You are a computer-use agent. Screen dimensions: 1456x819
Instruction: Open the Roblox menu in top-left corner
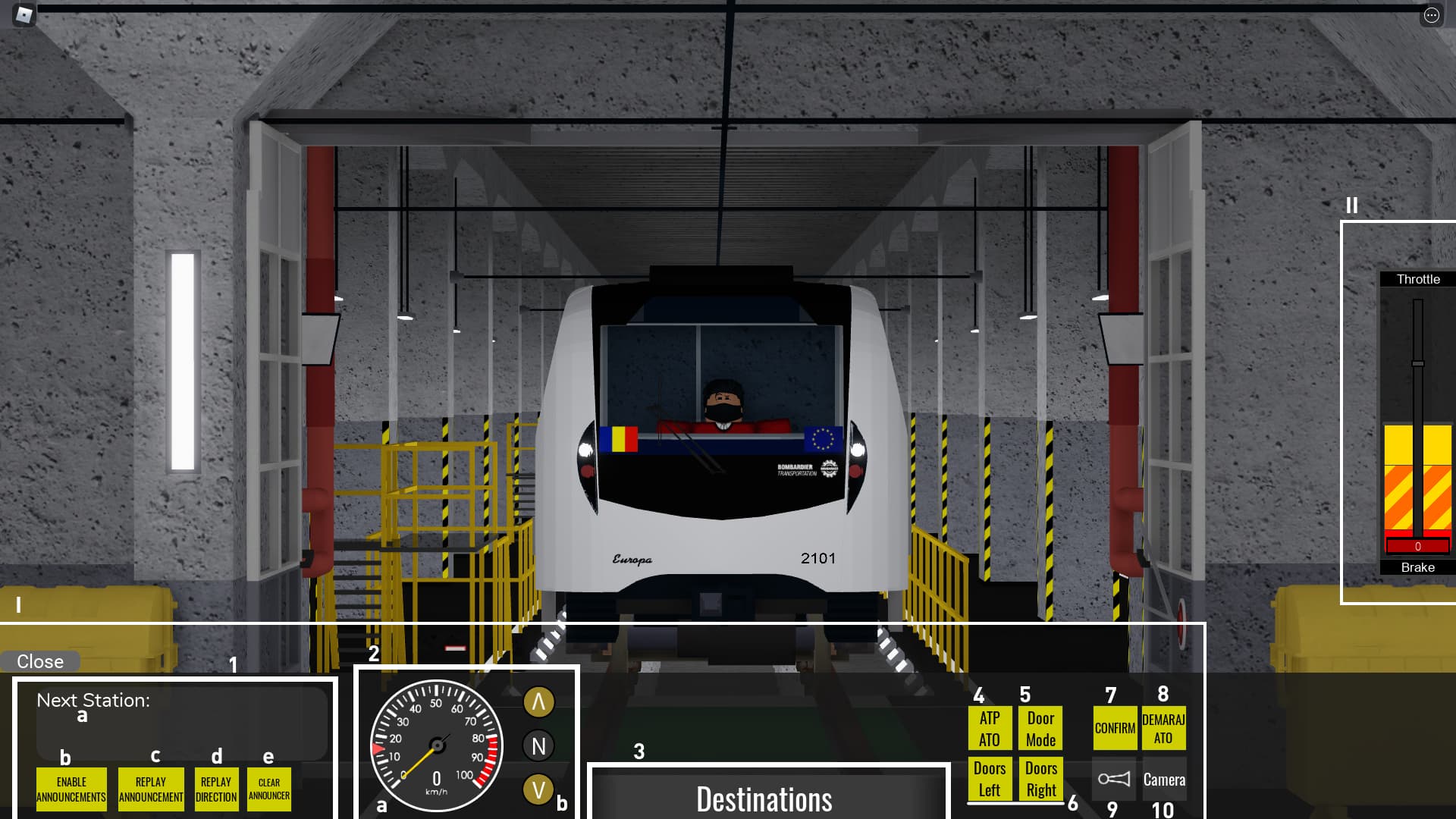tap(25, 14)
